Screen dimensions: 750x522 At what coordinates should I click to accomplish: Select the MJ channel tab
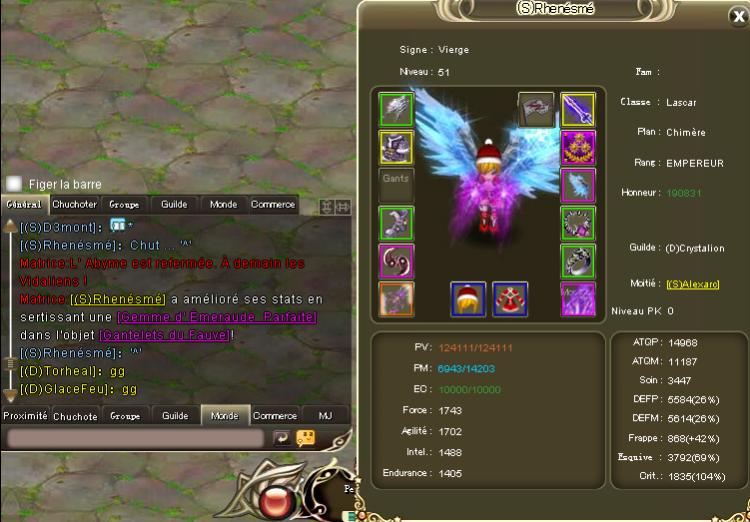[325, 416]
